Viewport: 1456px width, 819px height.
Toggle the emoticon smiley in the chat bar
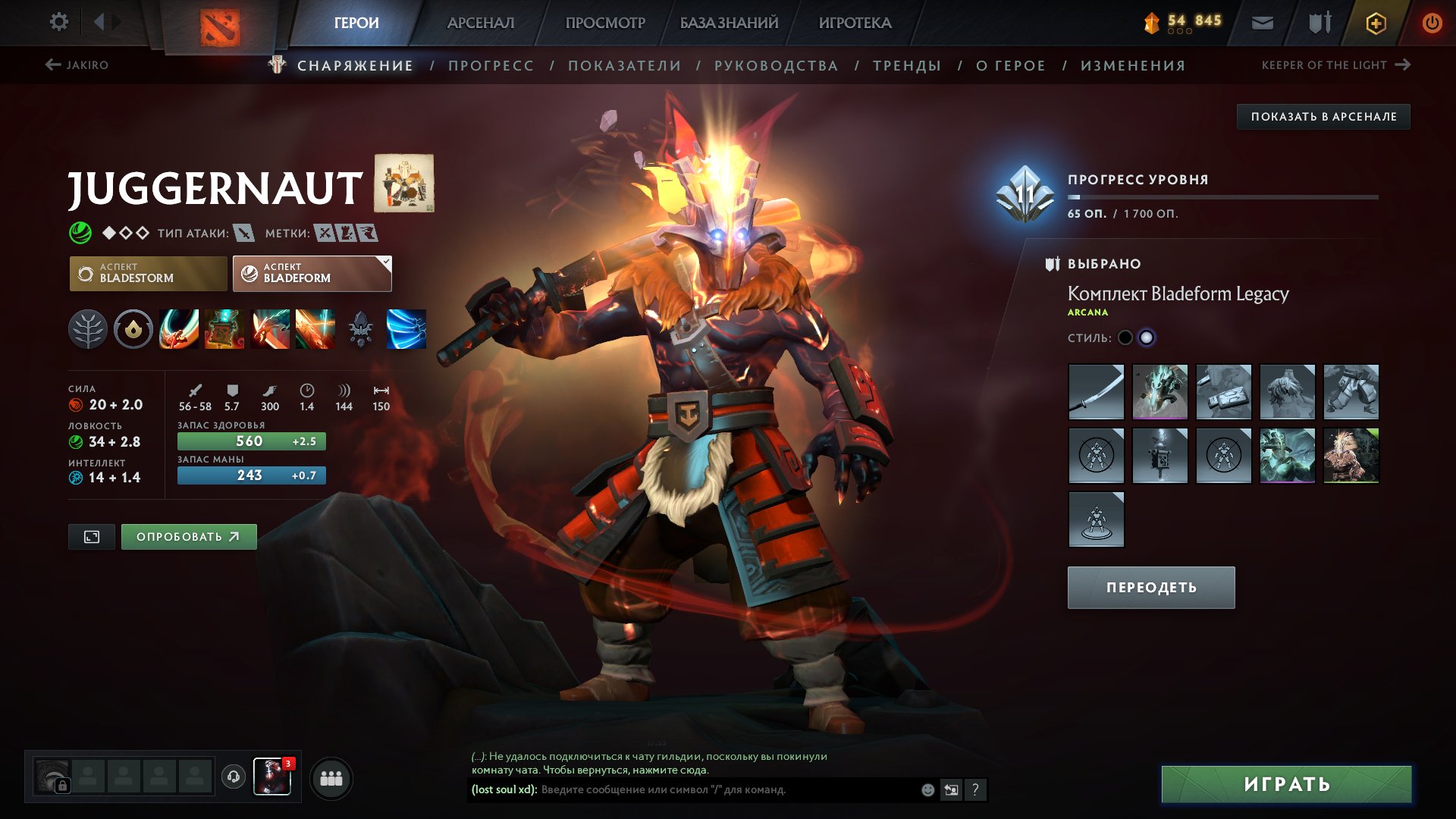point(925,789)
